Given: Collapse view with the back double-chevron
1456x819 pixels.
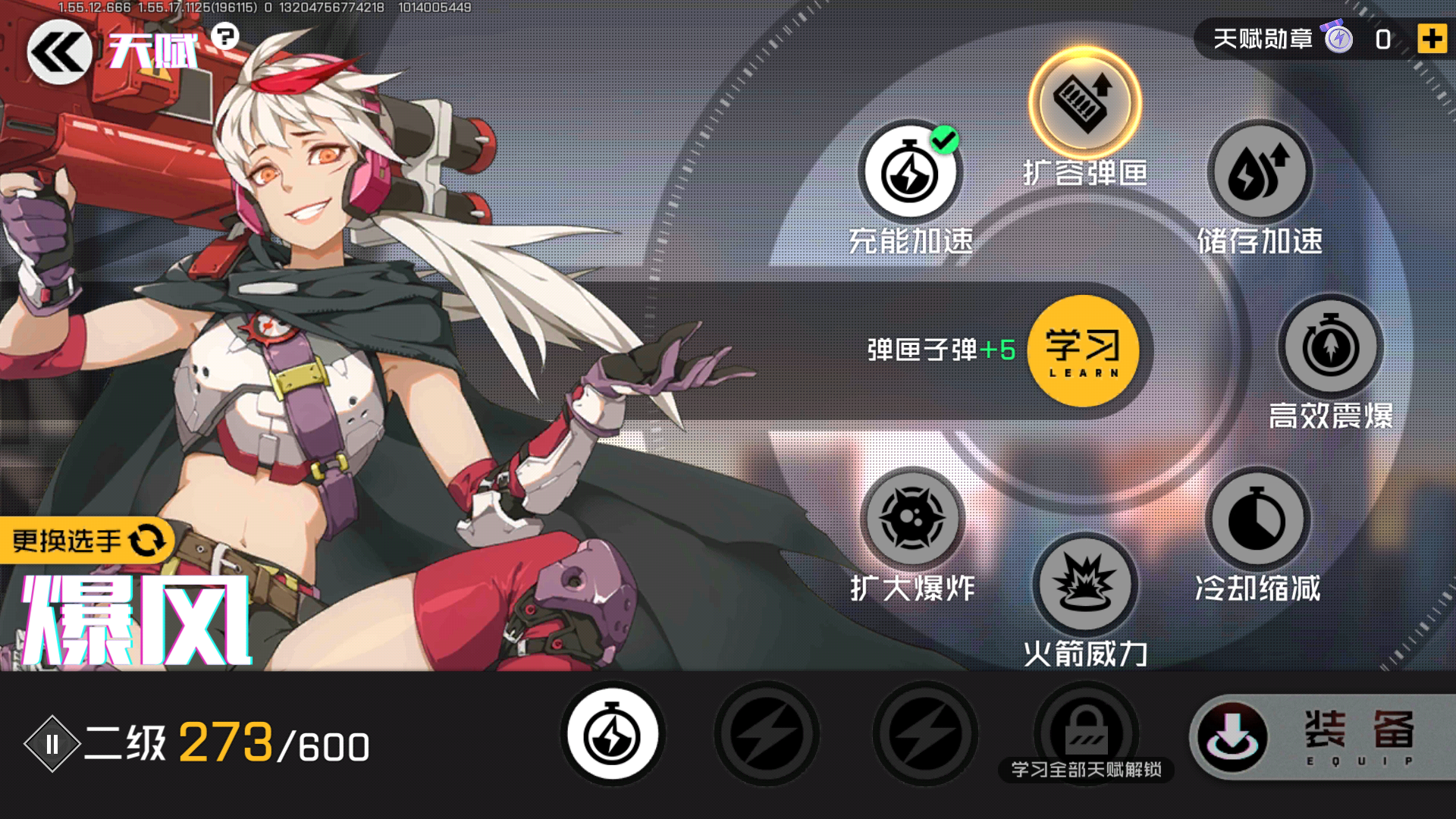Looking at the screenshot, I should 59,51.
